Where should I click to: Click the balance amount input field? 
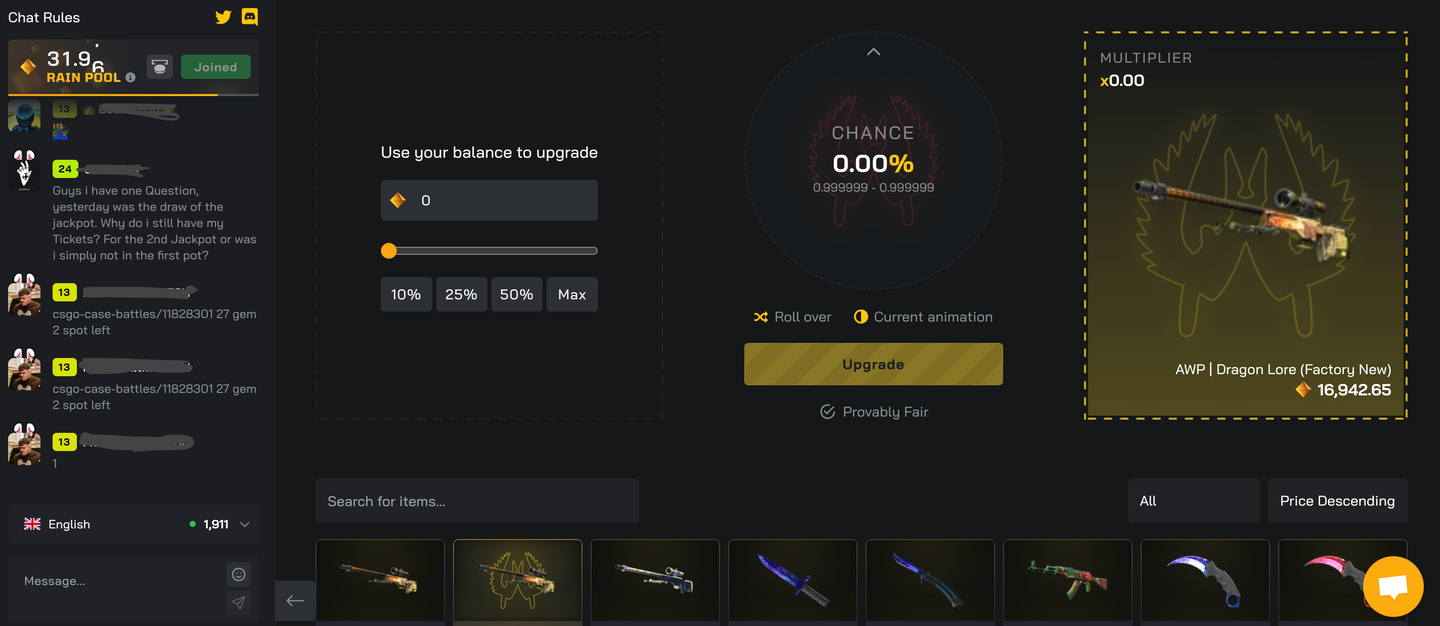click(500, 200)
